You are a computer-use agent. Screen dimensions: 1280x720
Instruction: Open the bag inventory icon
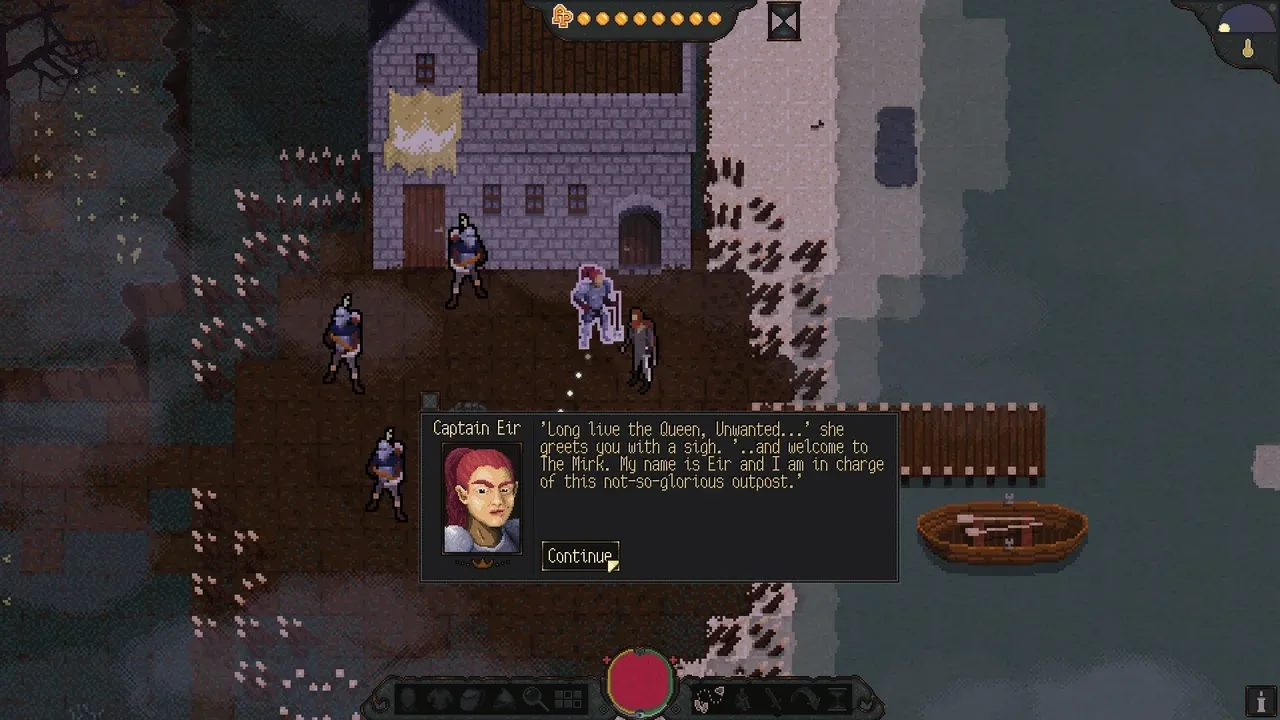click(x=472, y=699)
